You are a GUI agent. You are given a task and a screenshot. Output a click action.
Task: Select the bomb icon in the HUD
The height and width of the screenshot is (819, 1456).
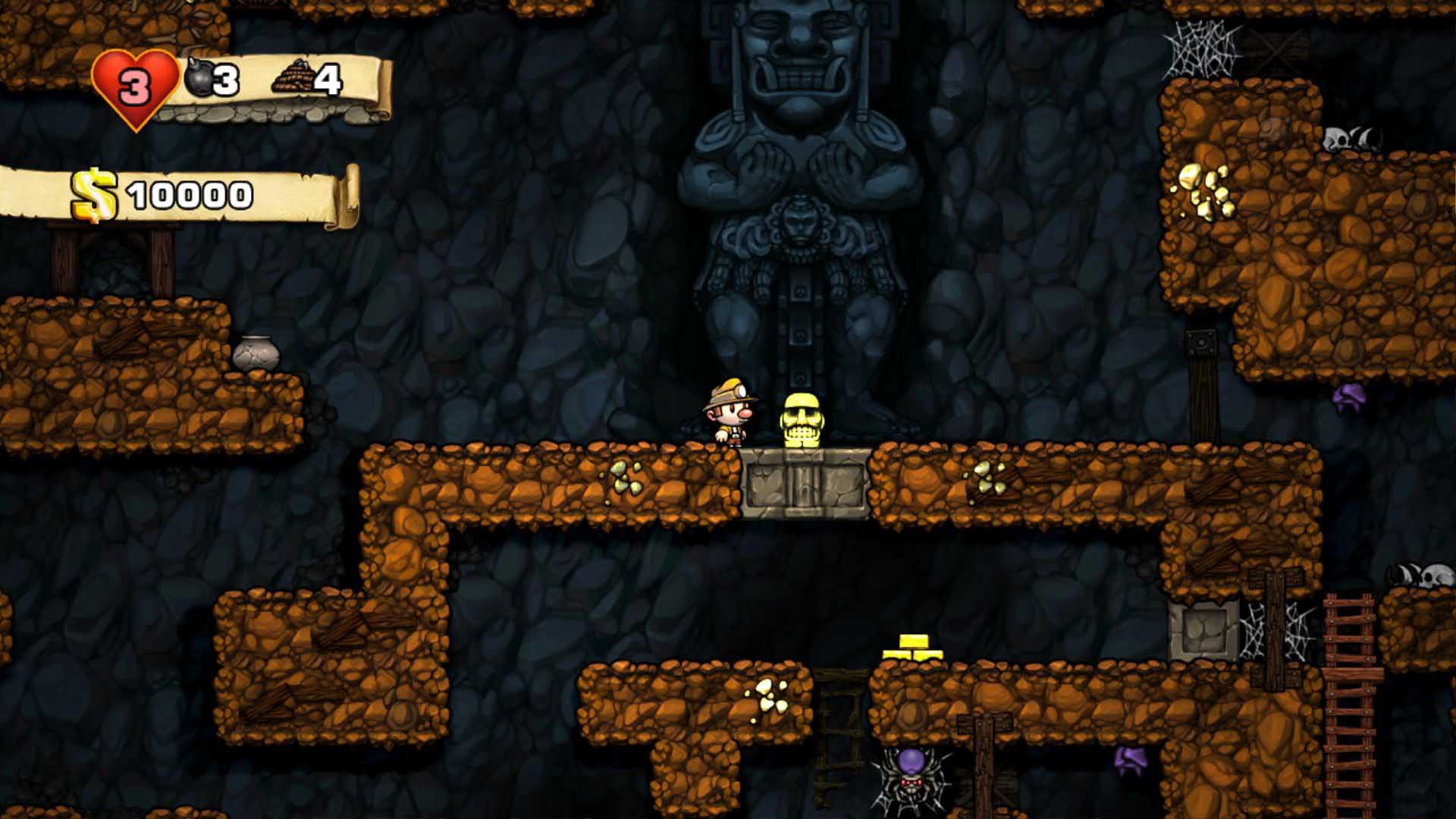[x=199, y=79]
